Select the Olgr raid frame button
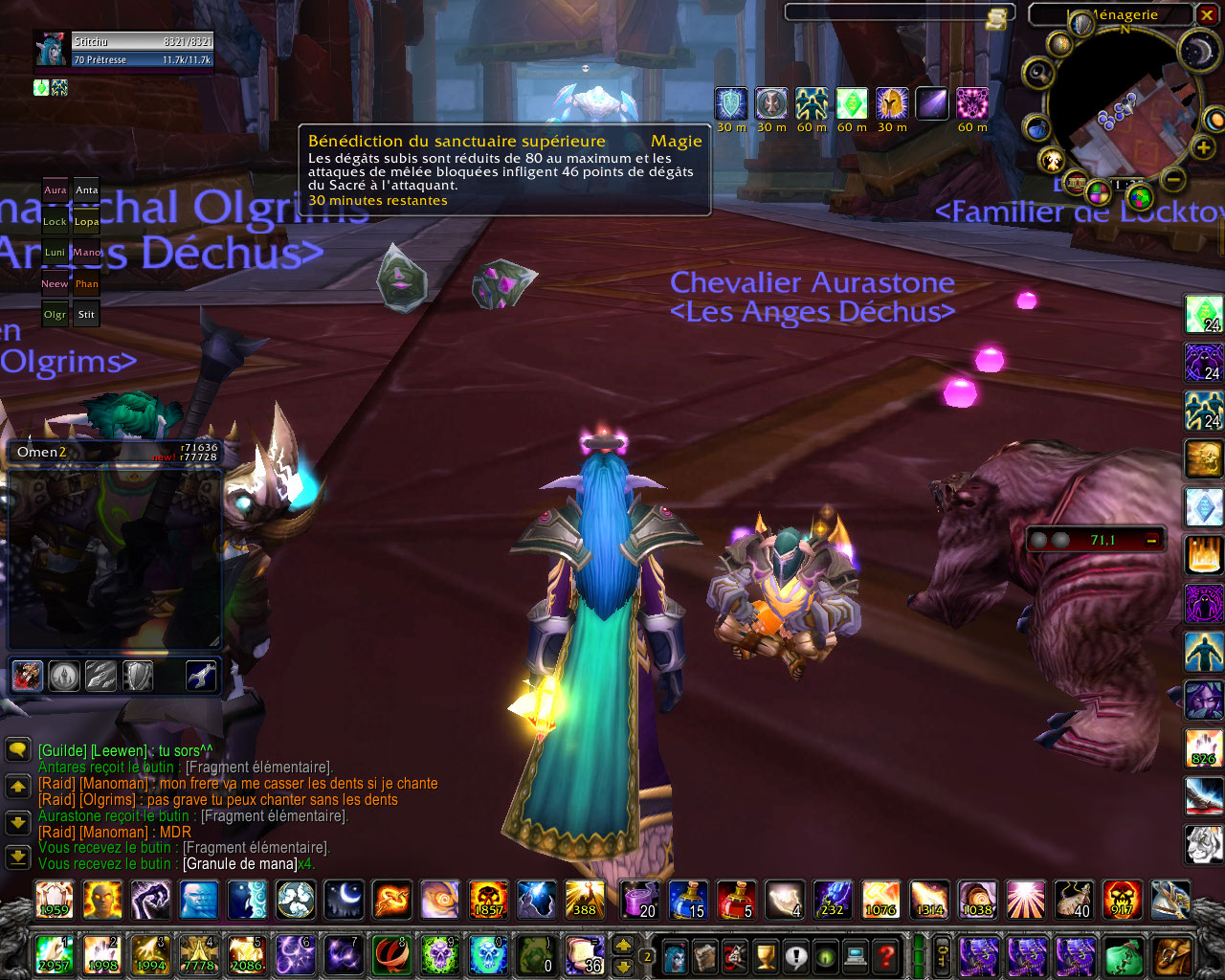 pyautogui.click(x=55, y=314)
